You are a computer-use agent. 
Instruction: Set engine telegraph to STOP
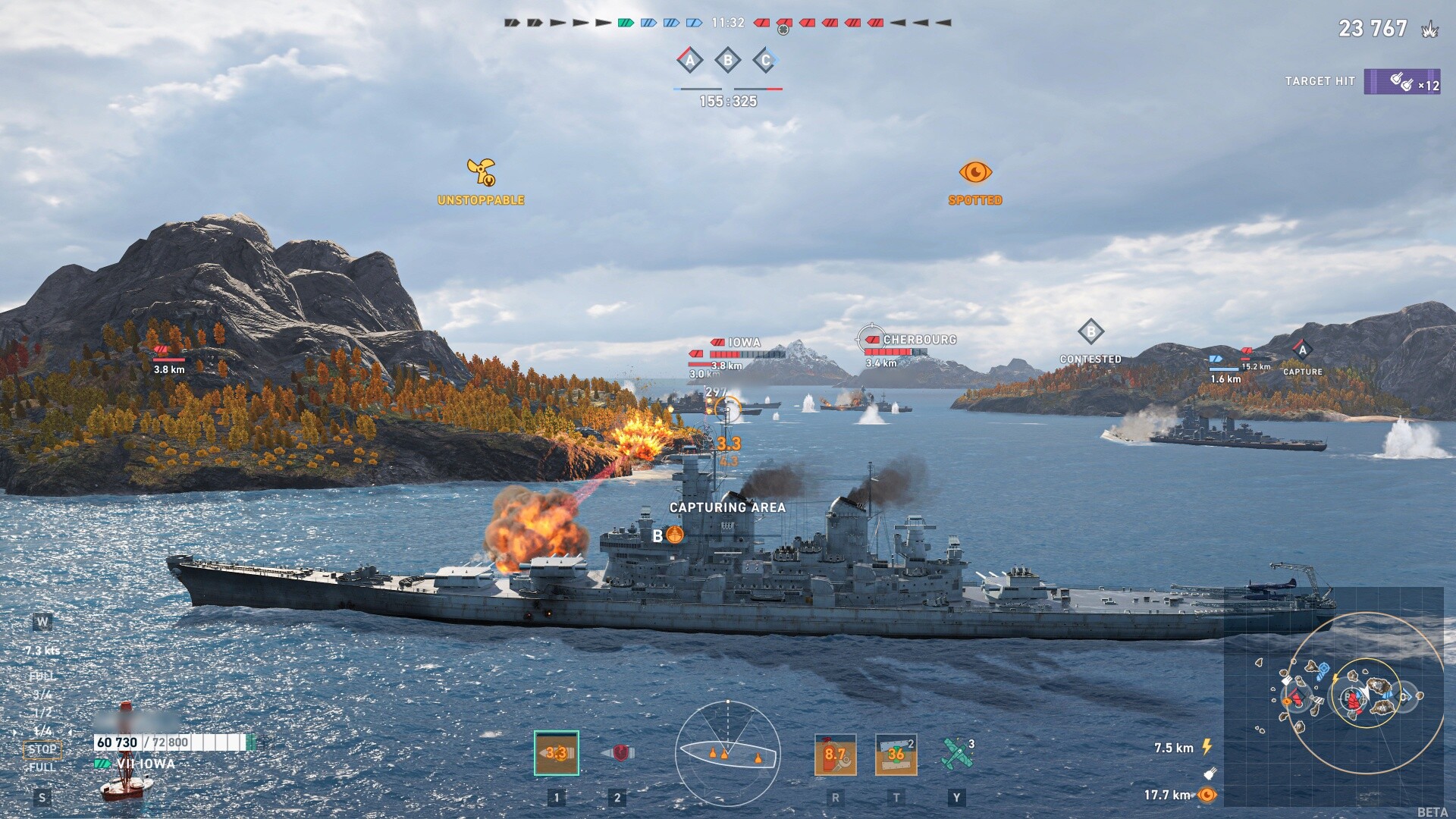tap(42, 749)
